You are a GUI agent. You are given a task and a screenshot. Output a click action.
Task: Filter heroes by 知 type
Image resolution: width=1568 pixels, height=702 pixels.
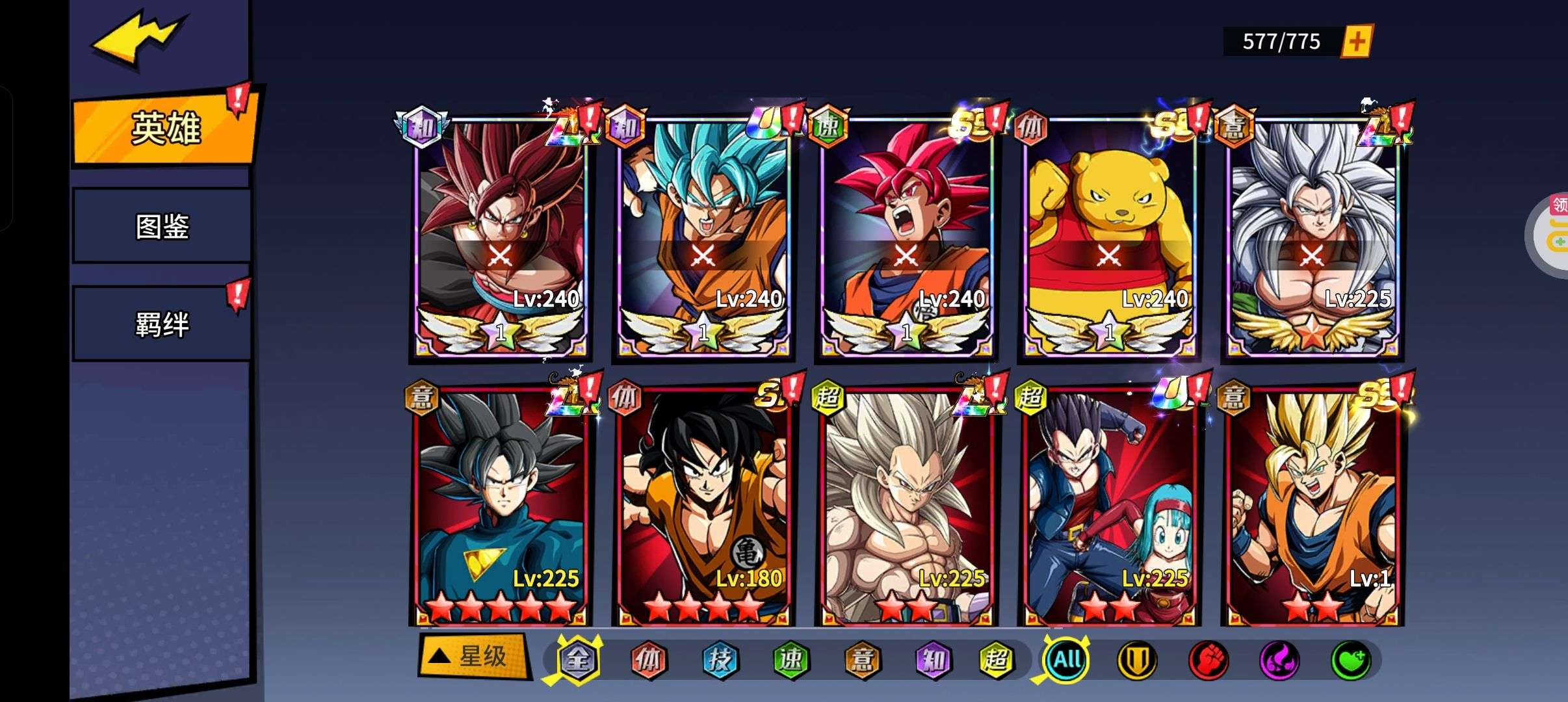click(x=934, y=660)
